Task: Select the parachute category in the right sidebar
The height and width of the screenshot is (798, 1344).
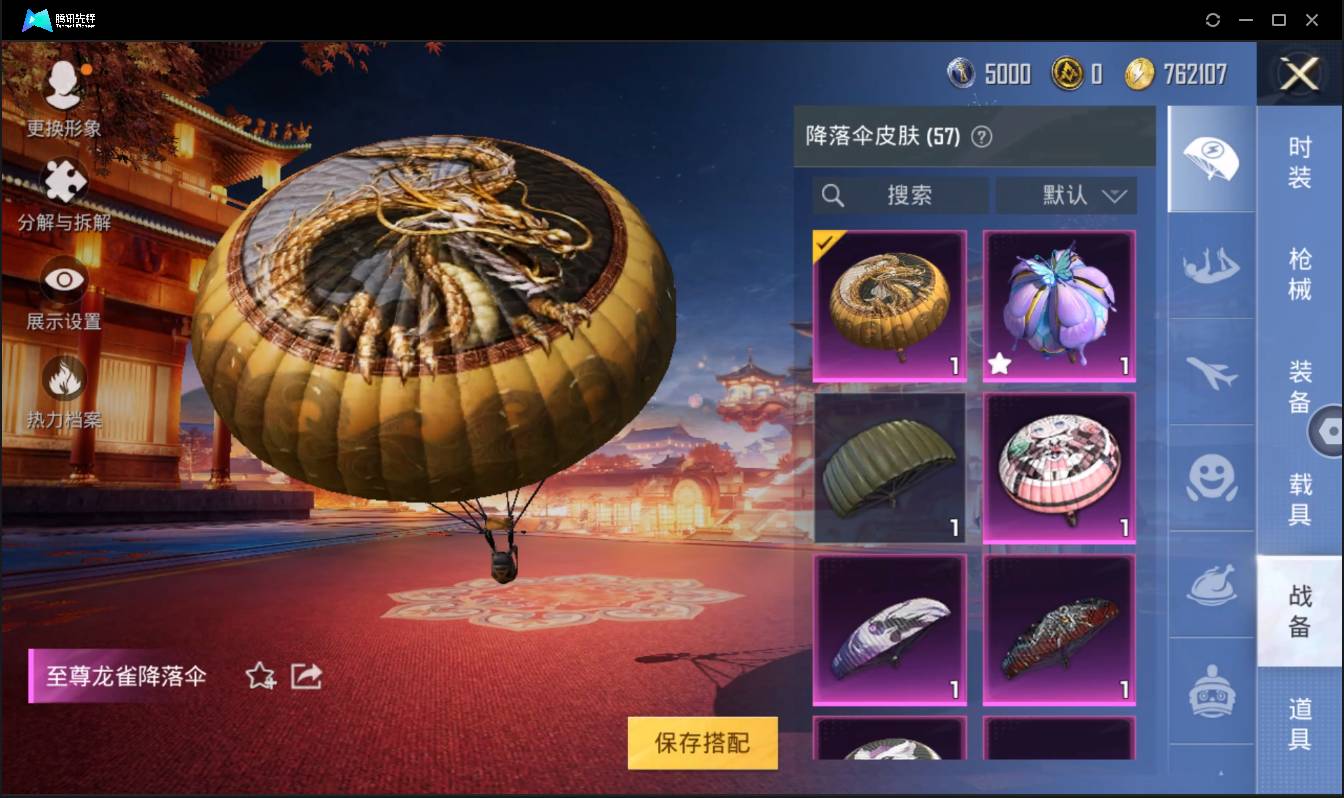Action: pyautogui.click(x=1210, y=158)
